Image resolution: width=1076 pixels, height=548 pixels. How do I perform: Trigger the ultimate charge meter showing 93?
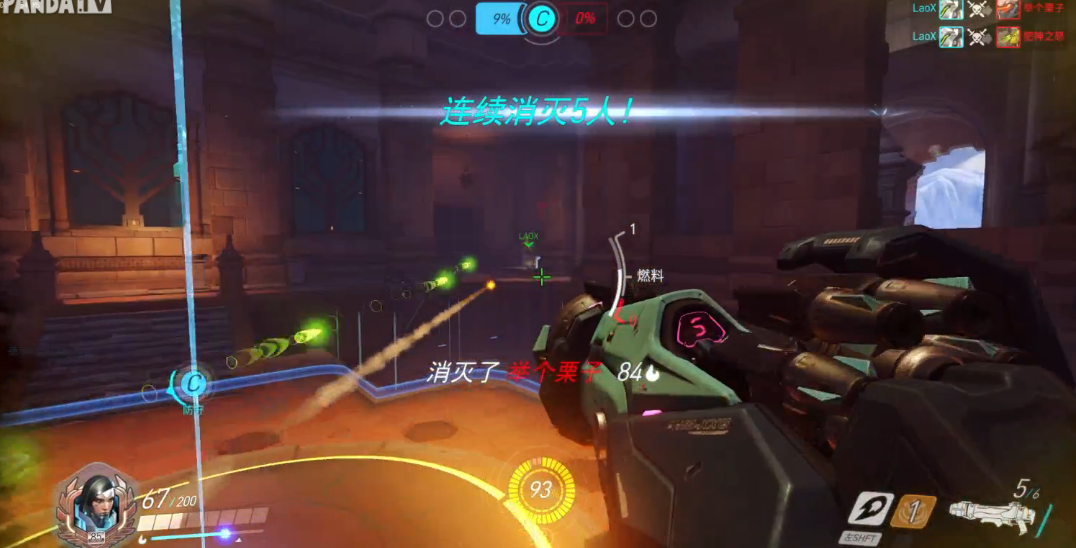(x=541, y=489)
